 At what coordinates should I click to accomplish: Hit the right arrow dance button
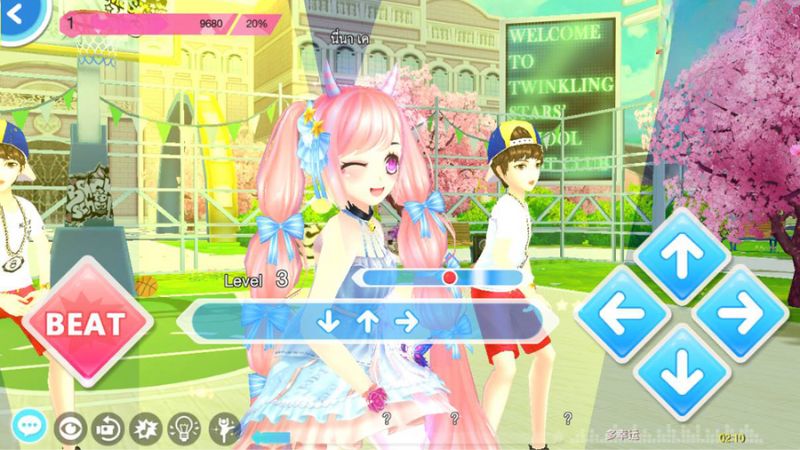pyautogui.click(x=743, y=314)
